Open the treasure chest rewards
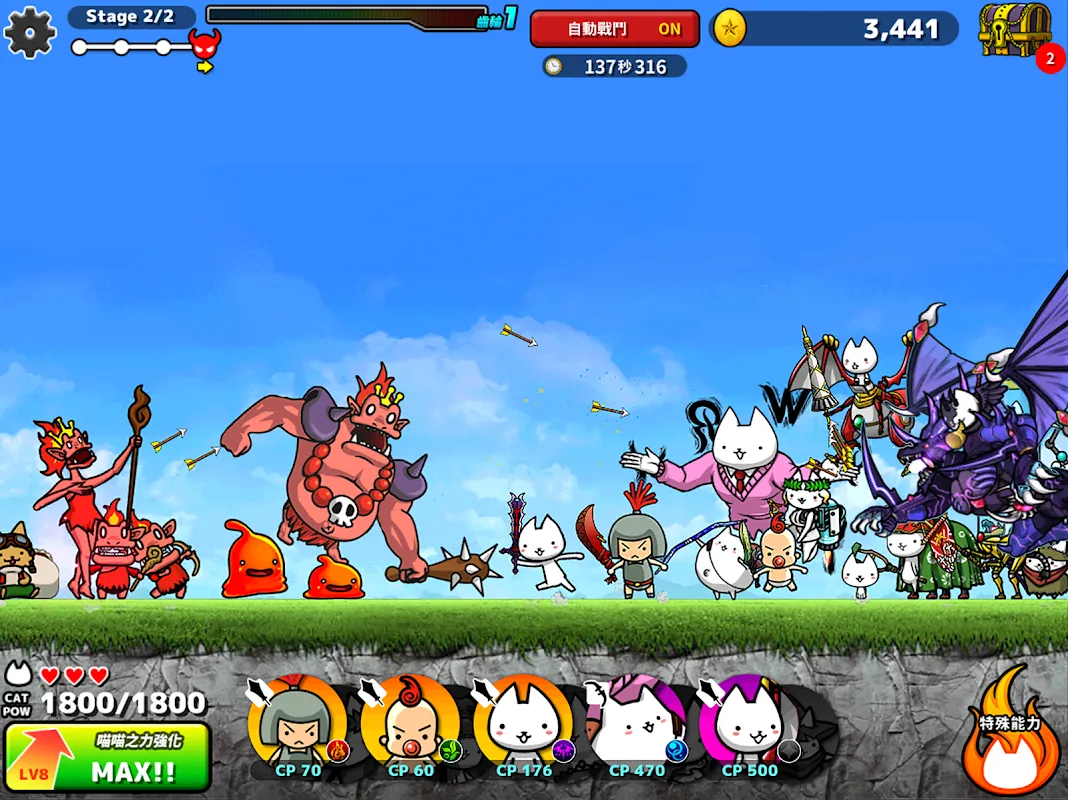 (1015, 30)
